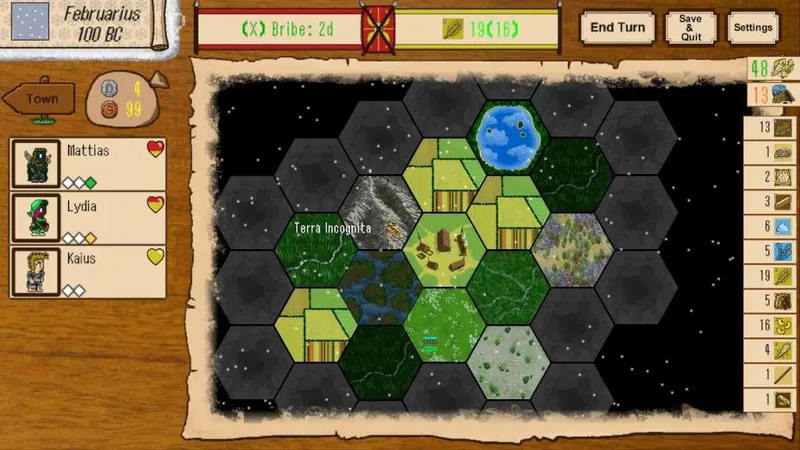This screenshot has height=450, width=800.
Task: Click the Save & Quit button
Action: (690, 27)
